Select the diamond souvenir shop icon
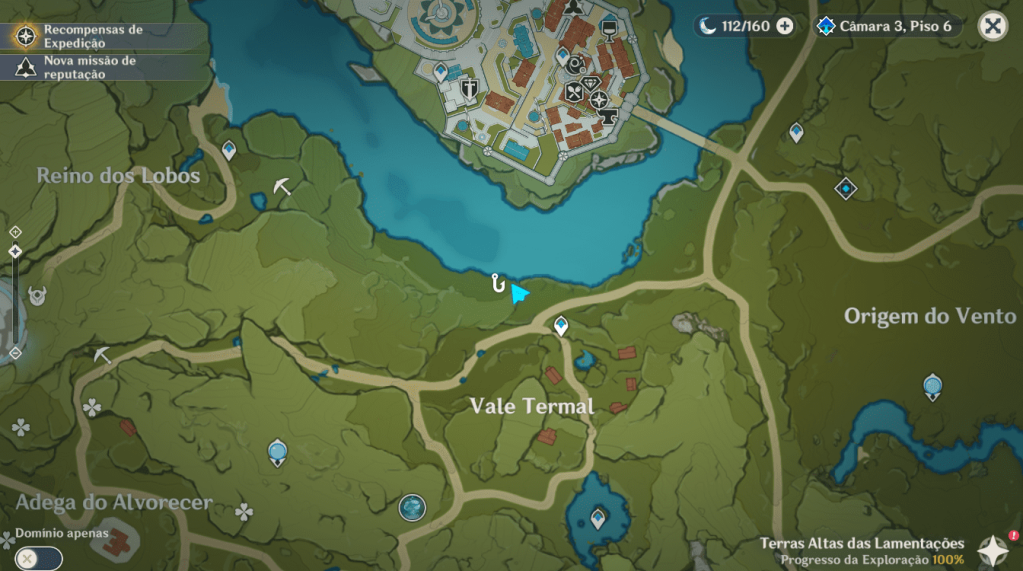This screenshot has height=571, width=1023. tap(589, 84)
